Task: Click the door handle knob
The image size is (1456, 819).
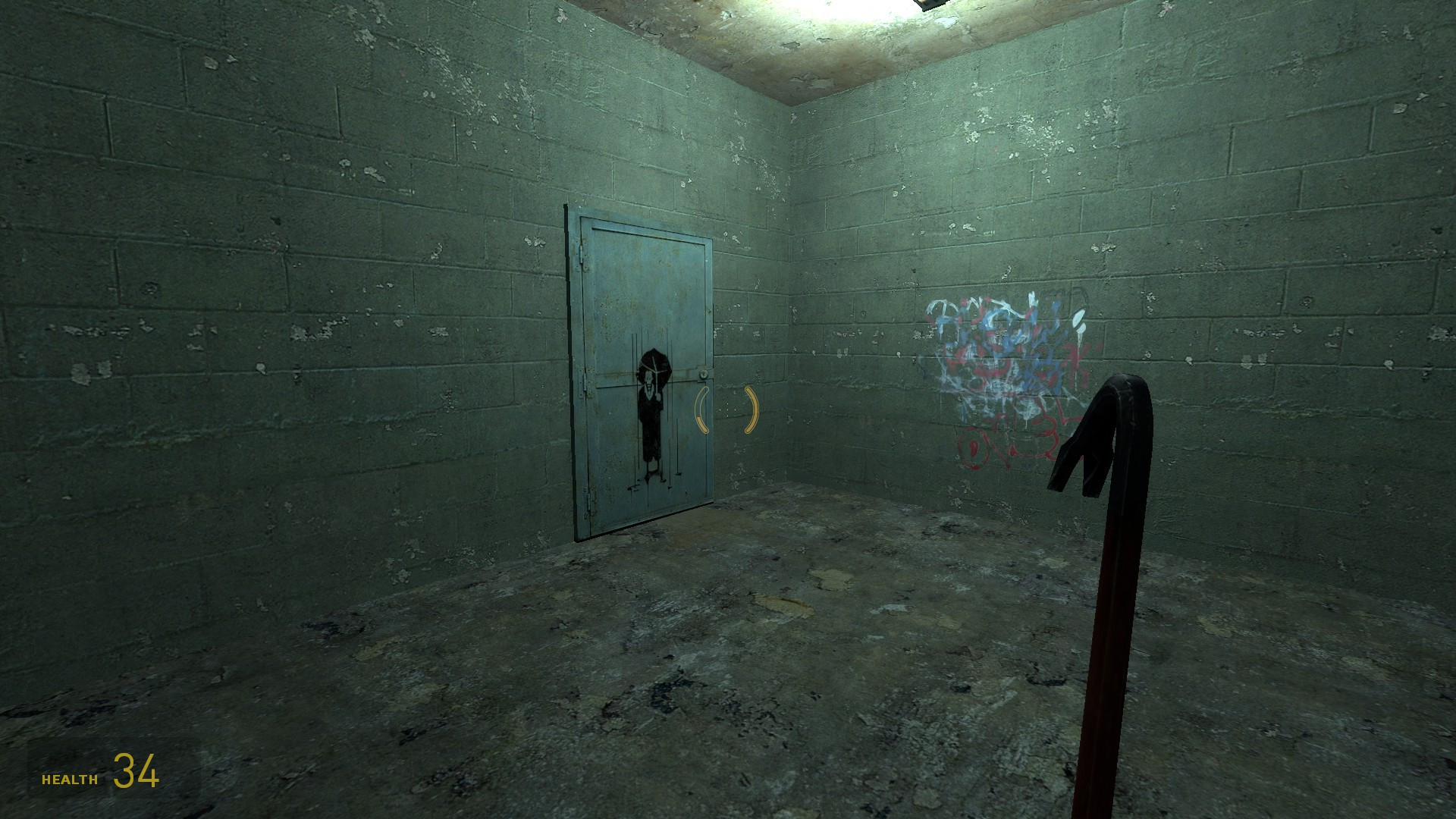Action: pyautogui.click(x=703, y=374)
